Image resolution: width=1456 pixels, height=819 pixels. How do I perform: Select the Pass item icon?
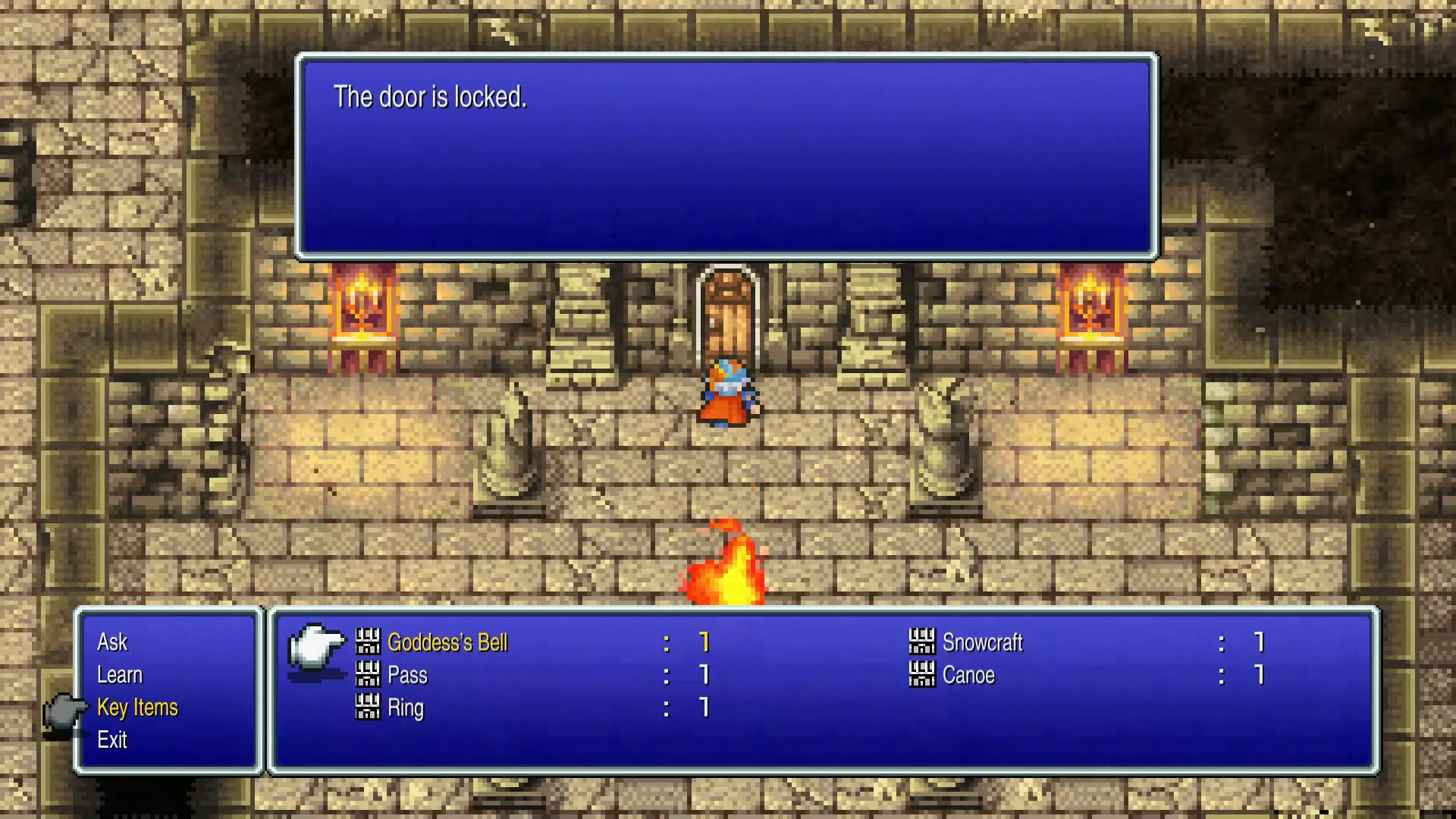pyautogui.click(x=368, y=675)
